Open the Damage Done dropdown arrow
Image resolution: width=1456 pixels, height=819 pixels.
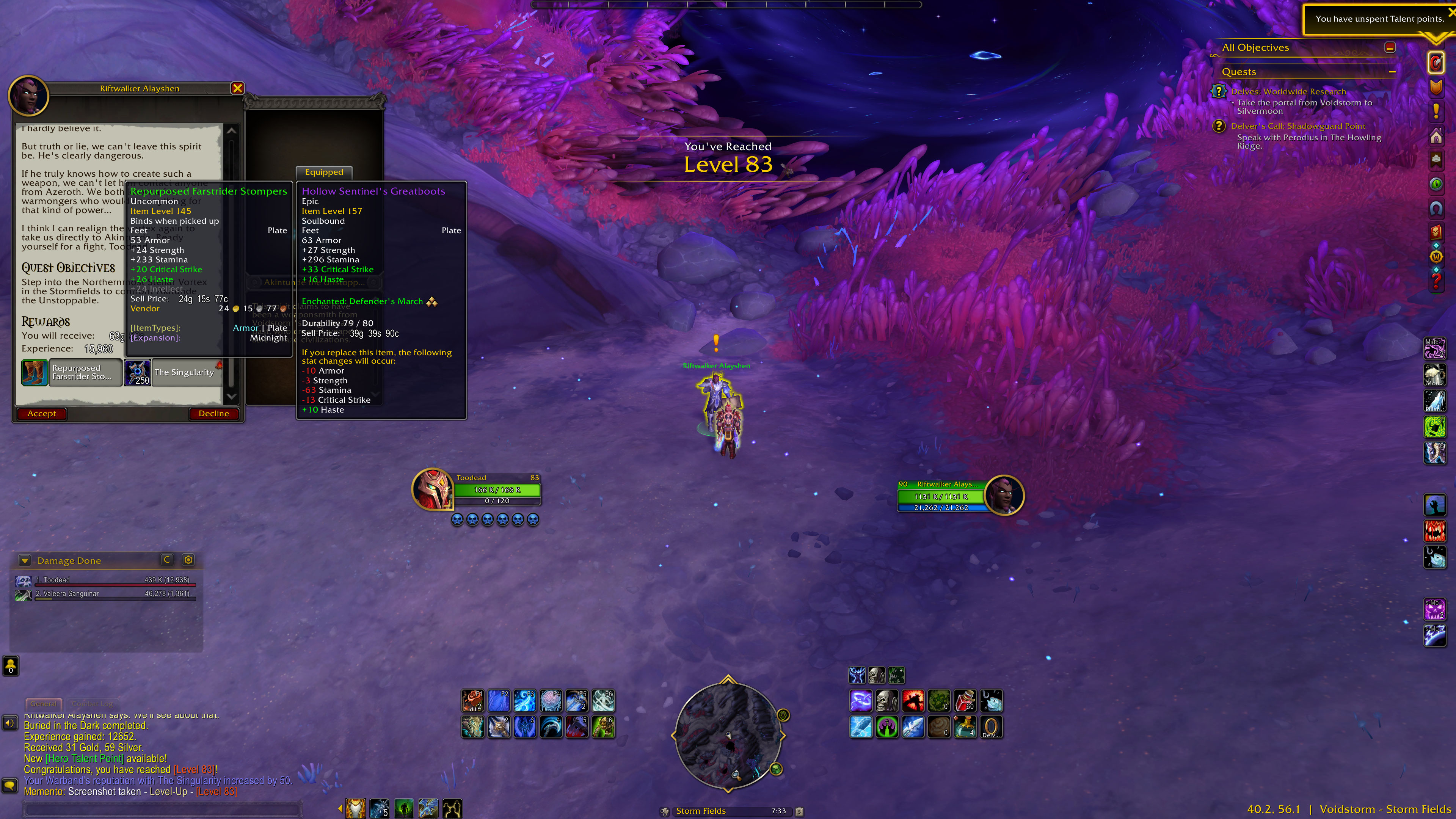24,561
